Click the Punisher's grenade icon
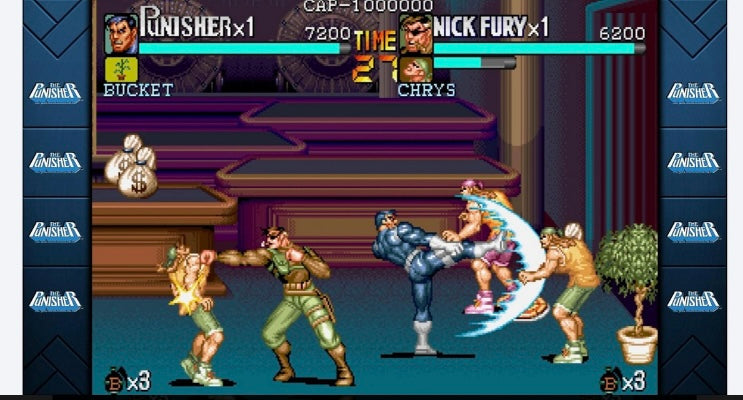 click(114, 381)
